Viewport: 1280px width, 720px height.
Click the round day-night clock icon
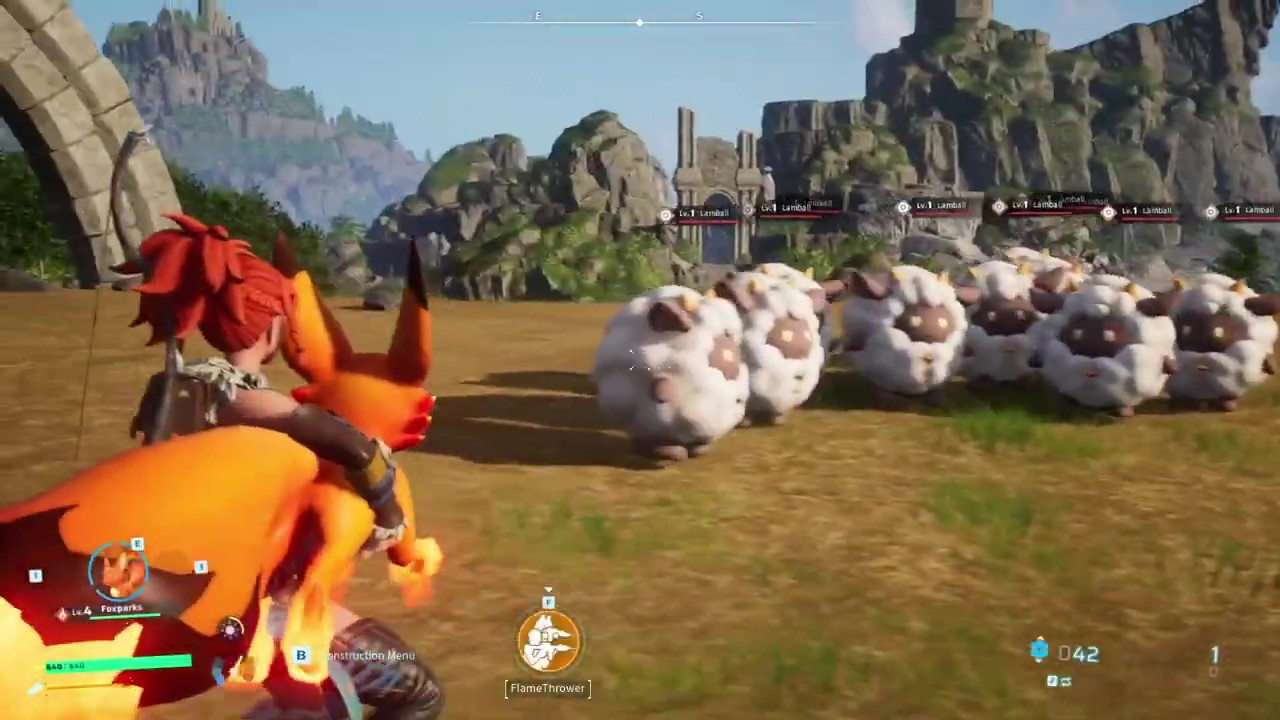(231, 629)
